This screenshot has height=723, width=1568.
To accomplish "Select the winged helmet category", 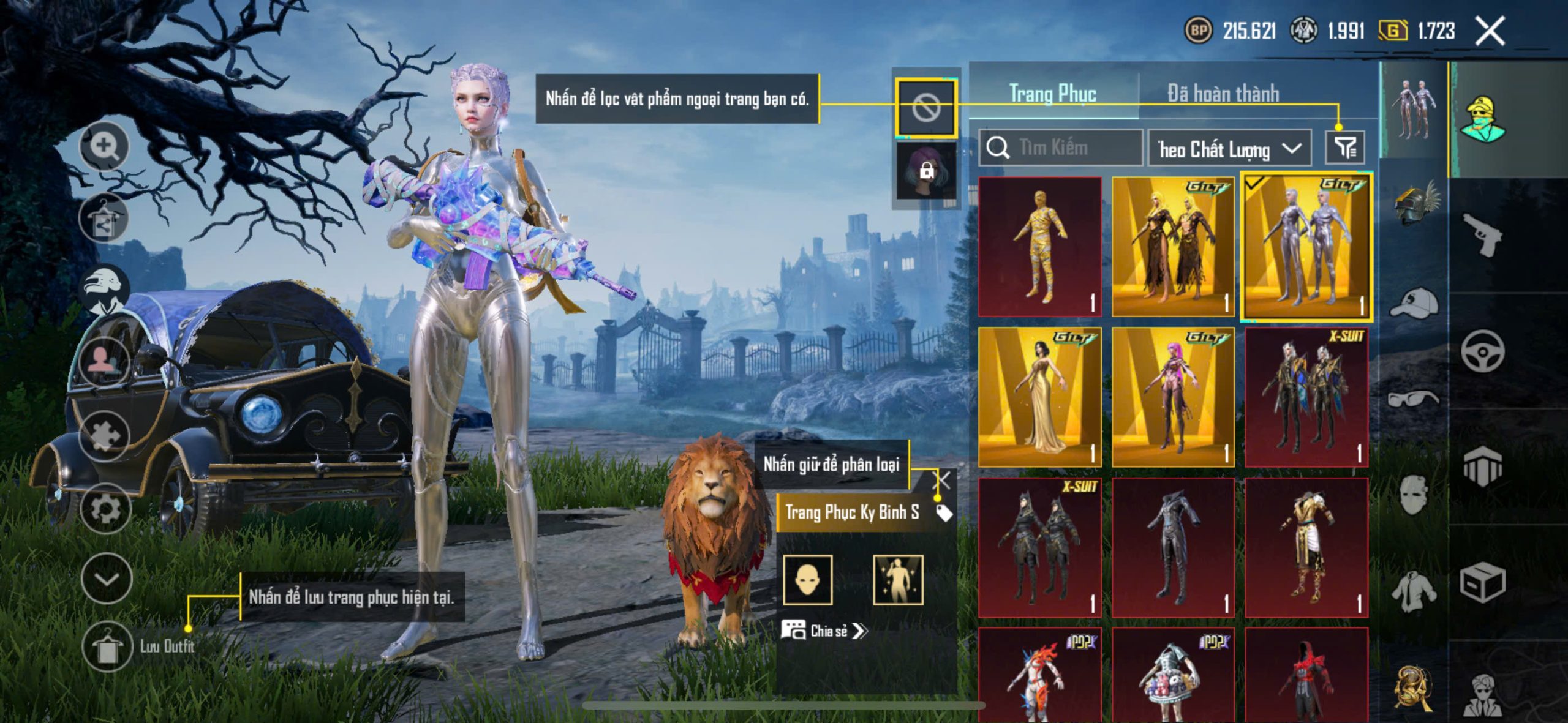I will coord(1416,203).
